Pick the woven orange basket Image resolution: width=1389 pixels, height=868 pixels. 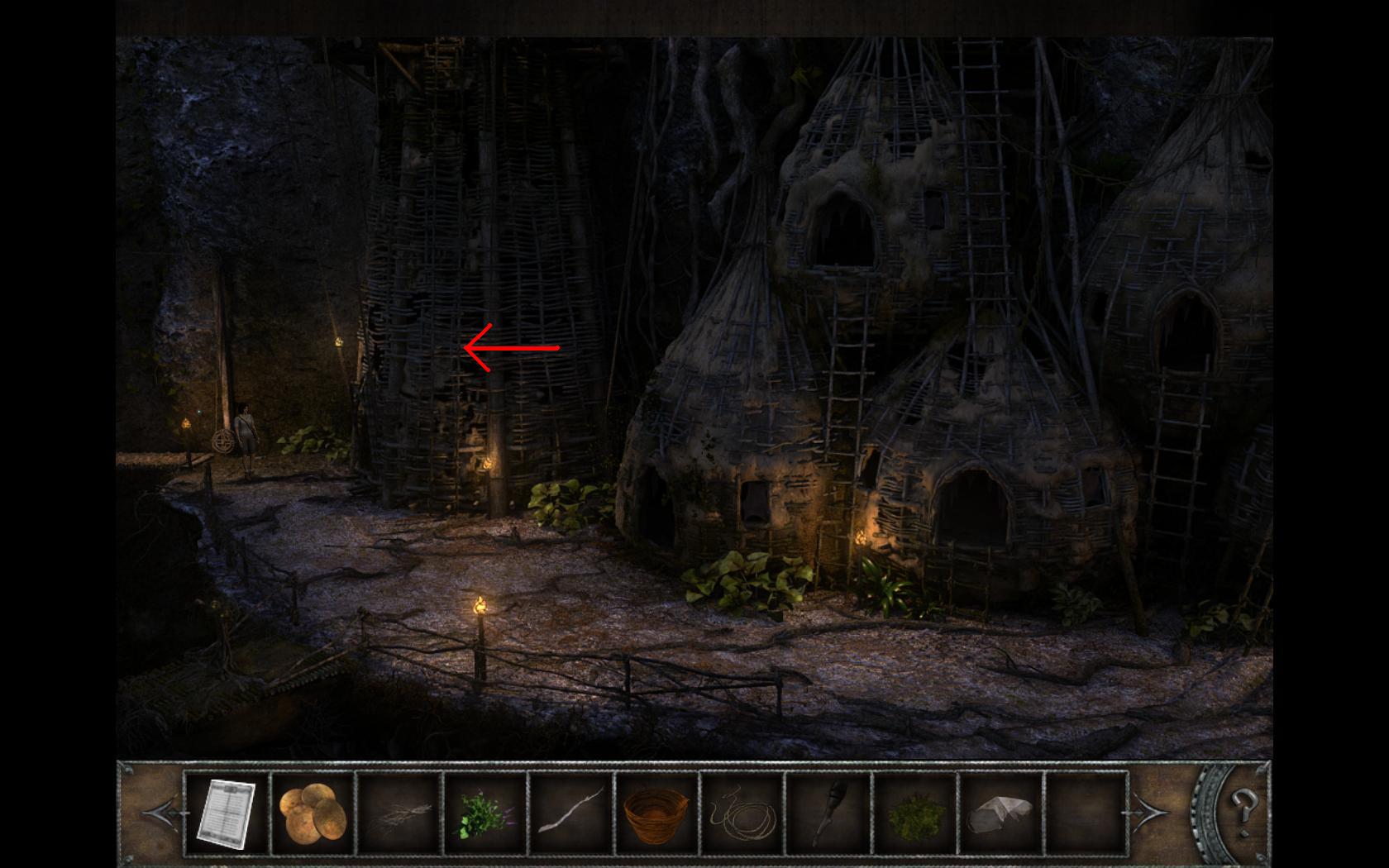coord(656,814)
